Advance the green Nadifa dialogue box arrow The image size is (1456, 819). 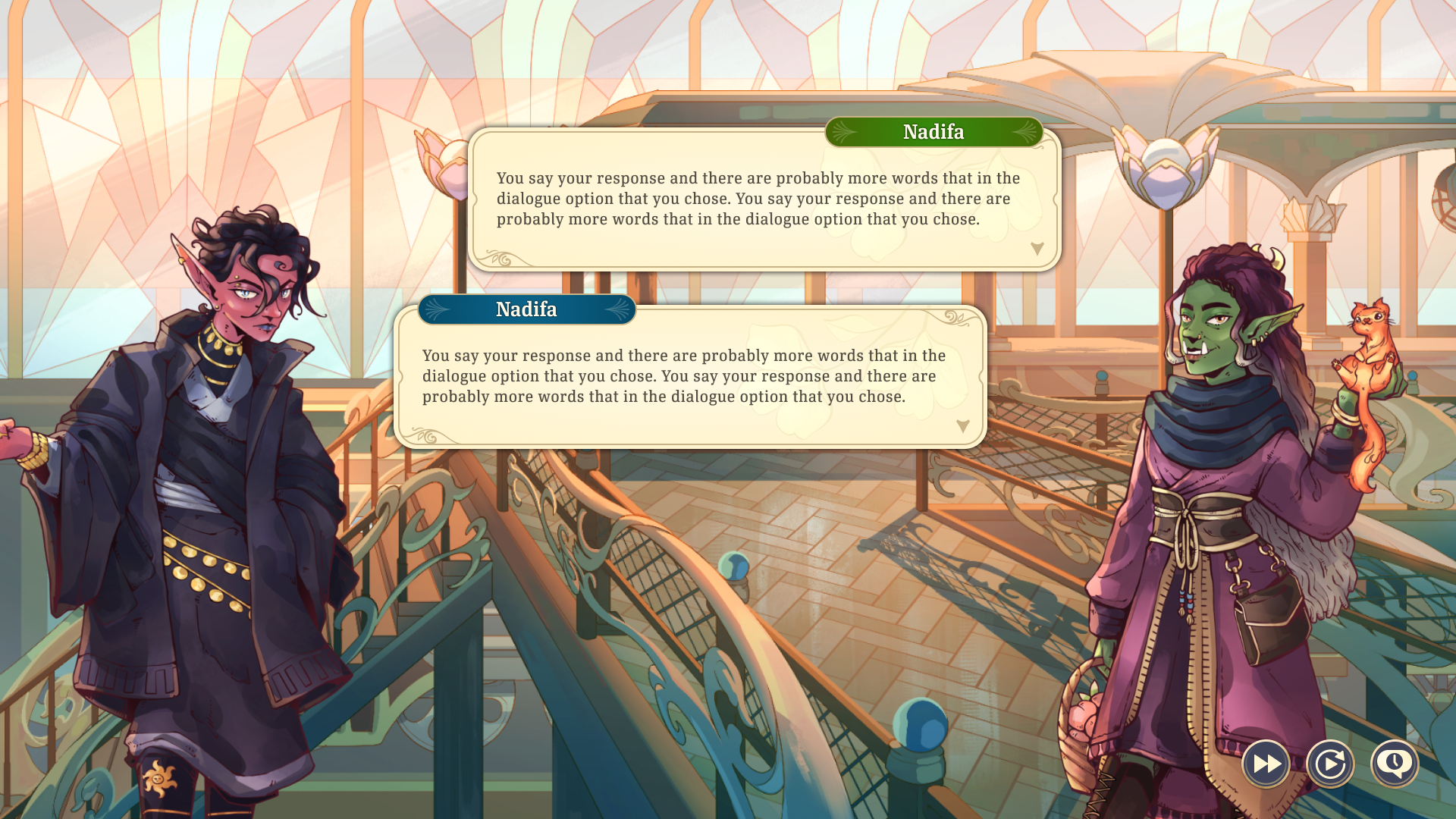point(1037,249)
